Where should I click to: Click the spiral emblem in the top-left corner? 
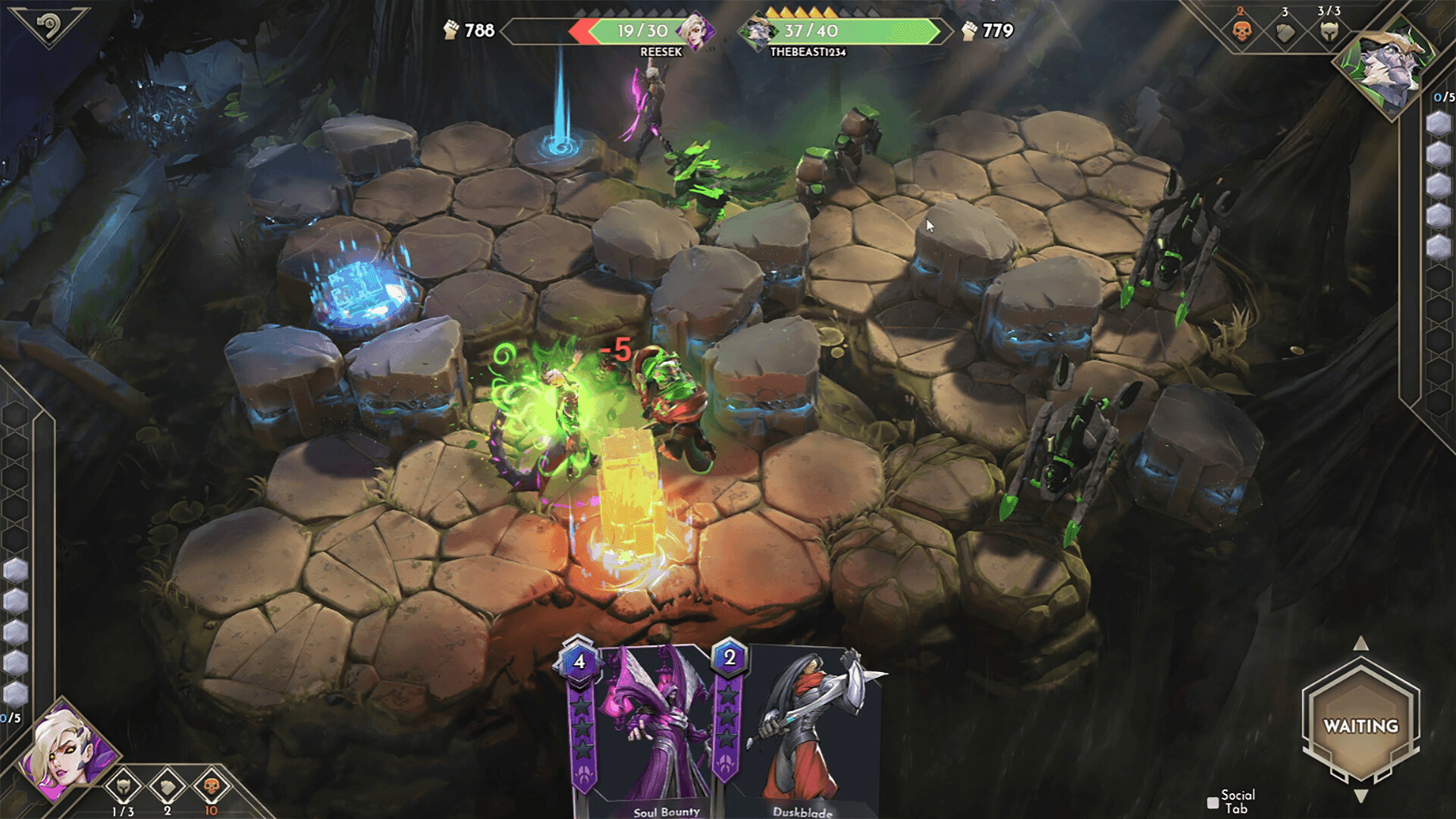[48, 27]
